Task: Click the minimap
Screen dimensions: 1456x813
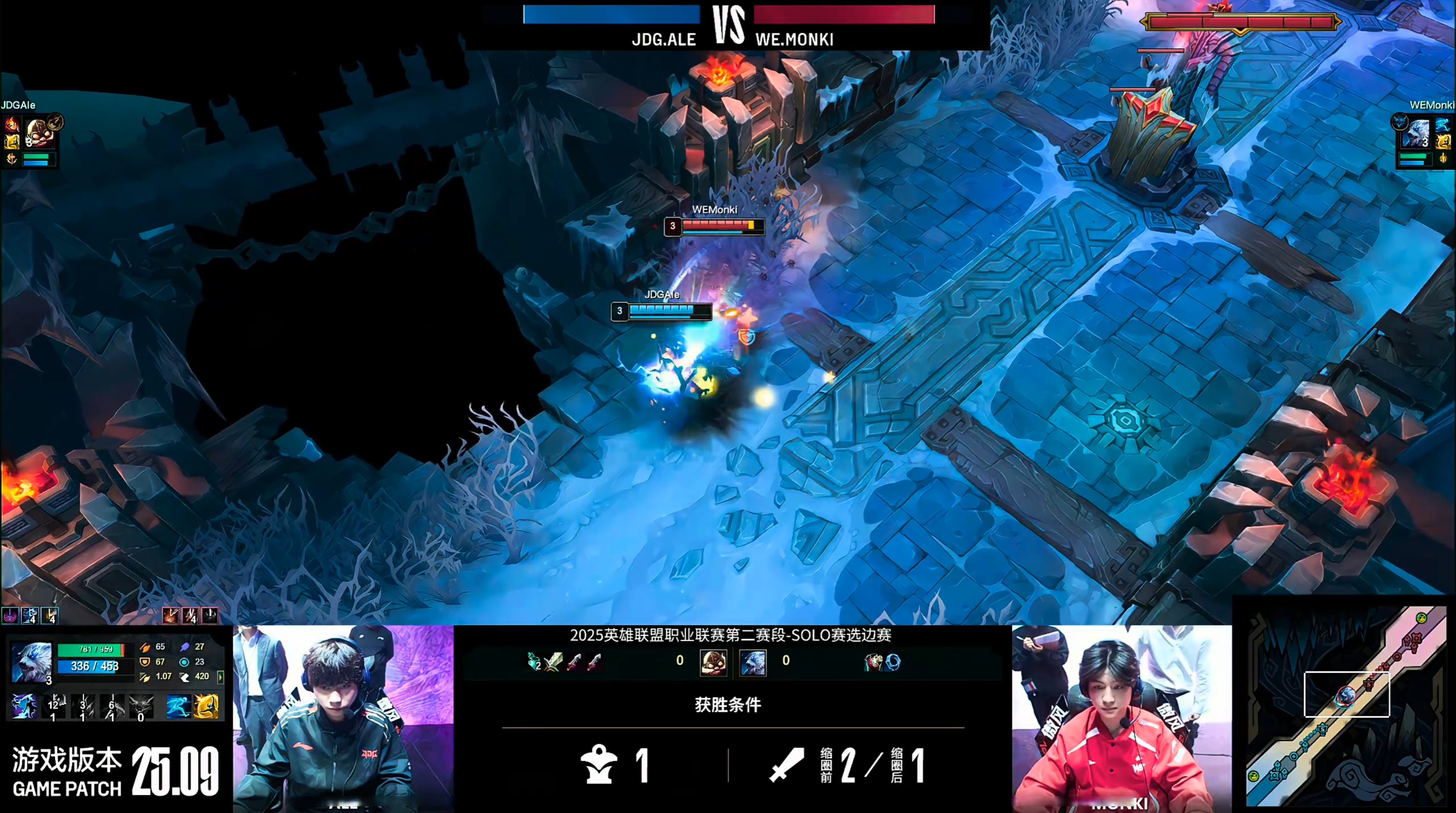Action: (x=1345, y=706)
